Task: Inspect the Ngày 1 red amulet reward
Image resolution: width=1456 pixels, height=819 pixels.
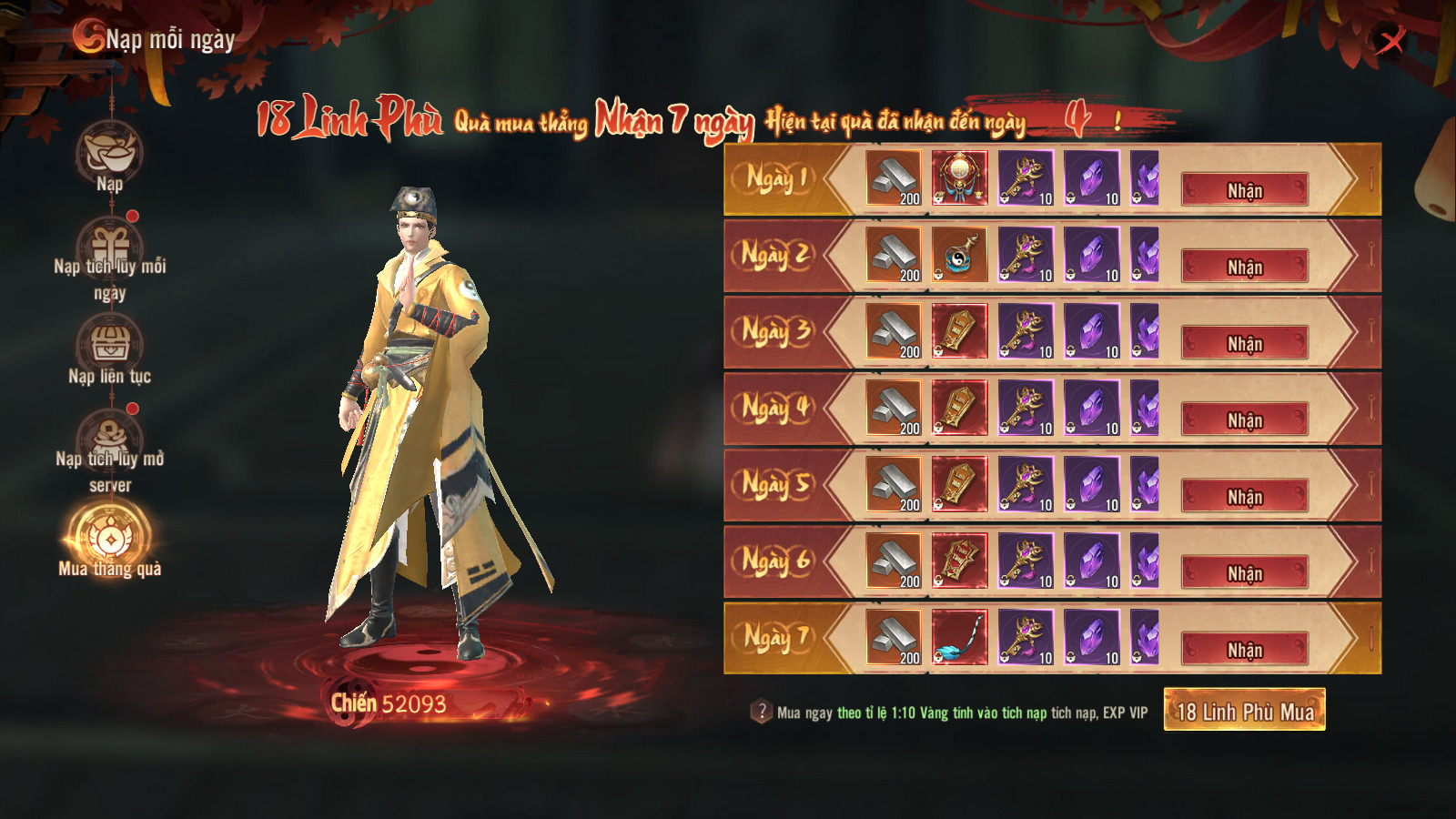Action: (x=959, y=177)
